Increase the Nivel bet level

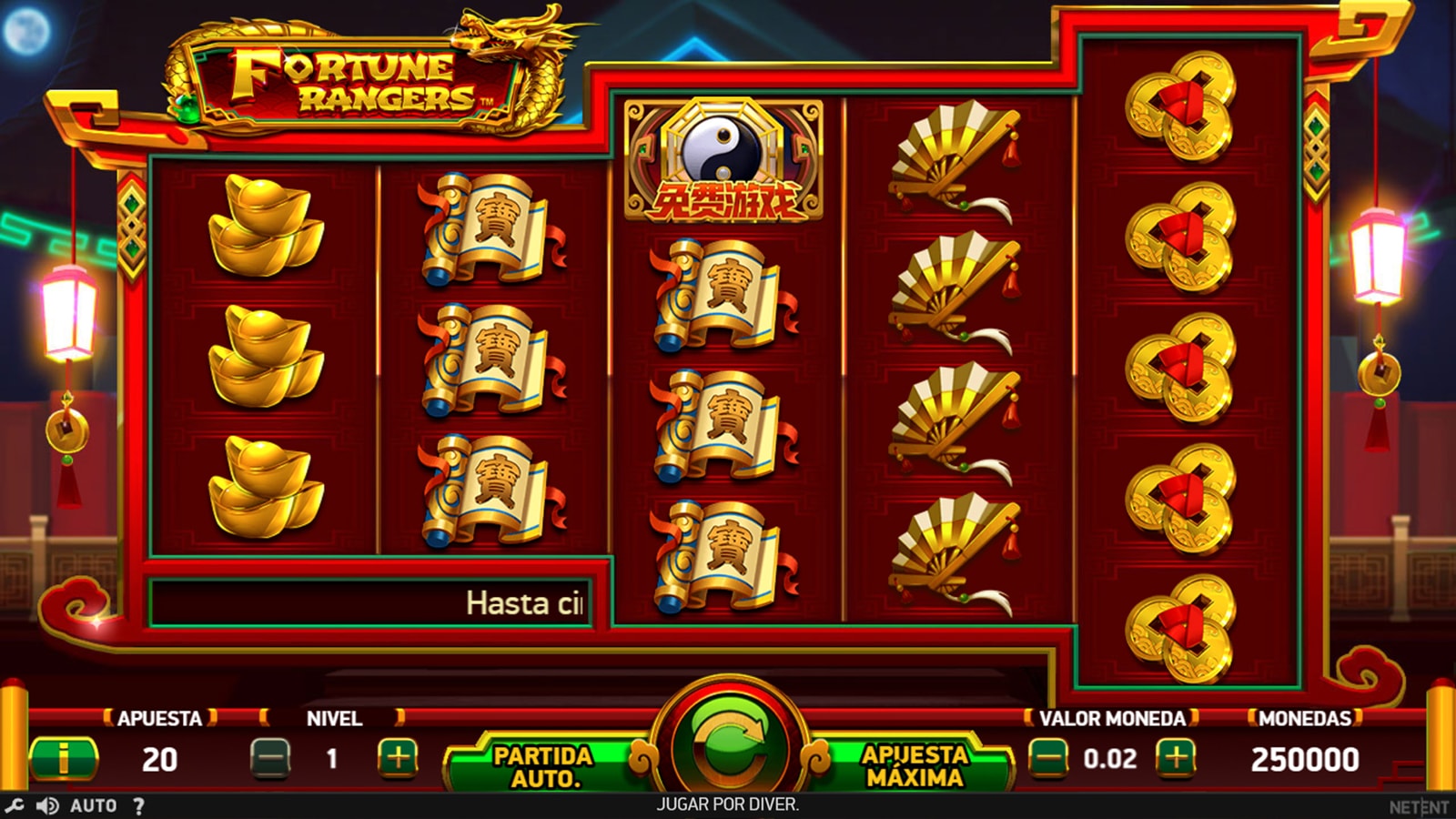[x=398, y=758]
